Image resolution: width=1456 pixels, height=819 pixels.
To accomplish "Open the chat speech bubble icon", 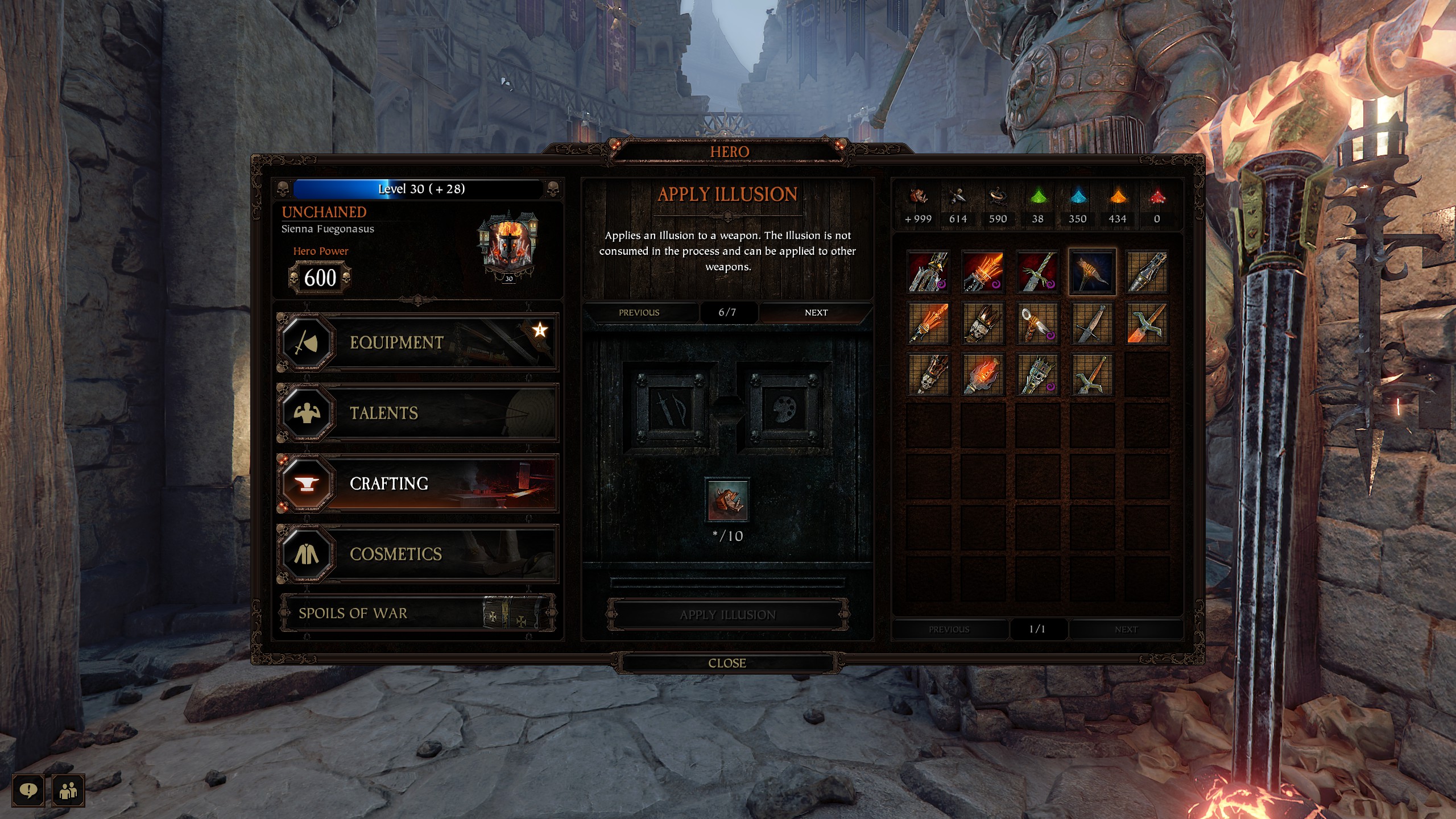I will pos(28,790).
